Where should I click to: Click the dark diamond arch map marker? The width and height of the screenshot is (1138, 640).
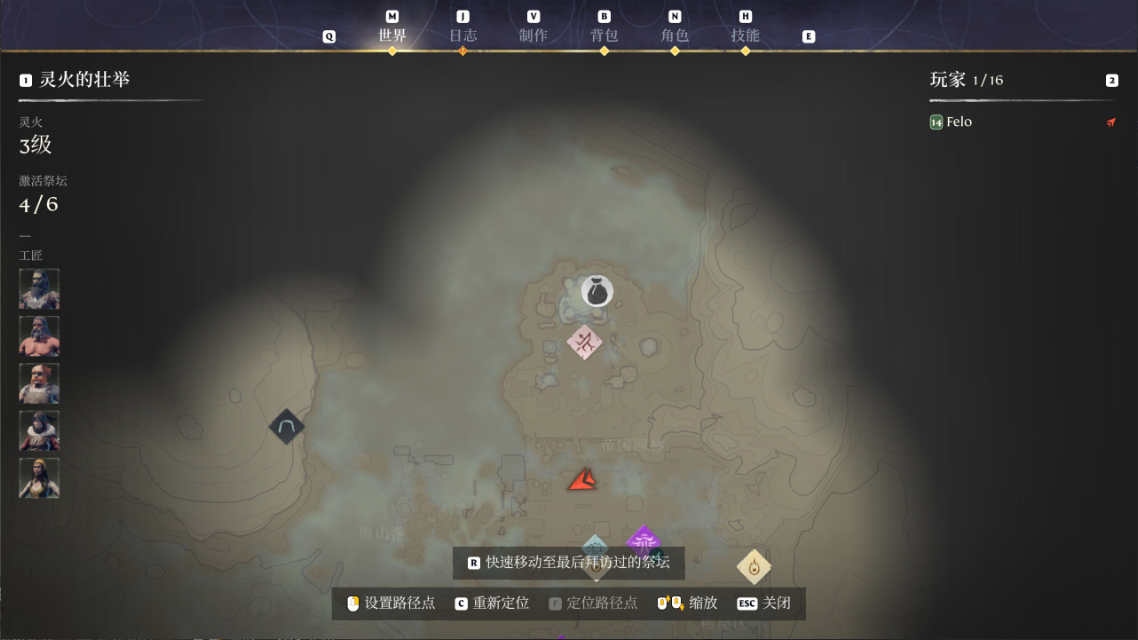pos(287,427)
